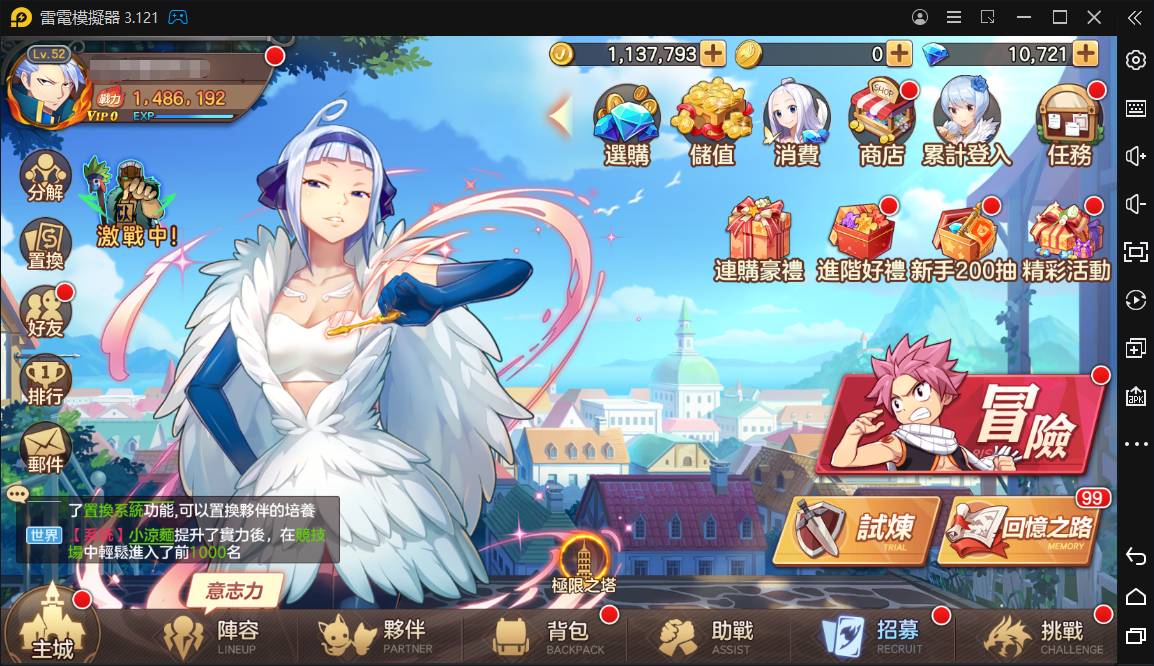The width and height of the screenshot is (1154, 666).
Task: Open the 新手200抽 event chest
Action: point(965,242)
